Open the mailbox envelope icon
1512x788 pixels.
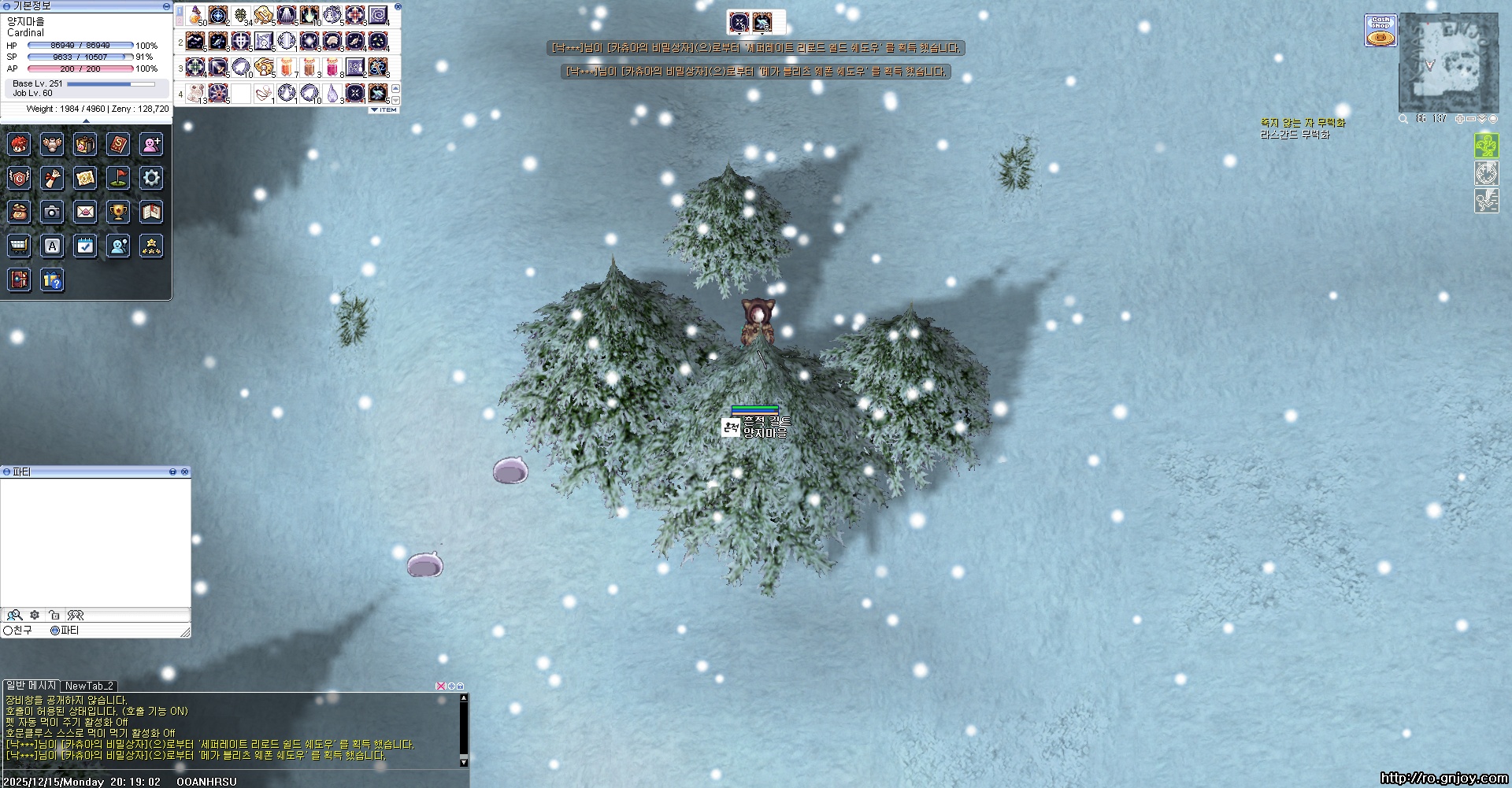pyautogui.click(x=85, y=212)
